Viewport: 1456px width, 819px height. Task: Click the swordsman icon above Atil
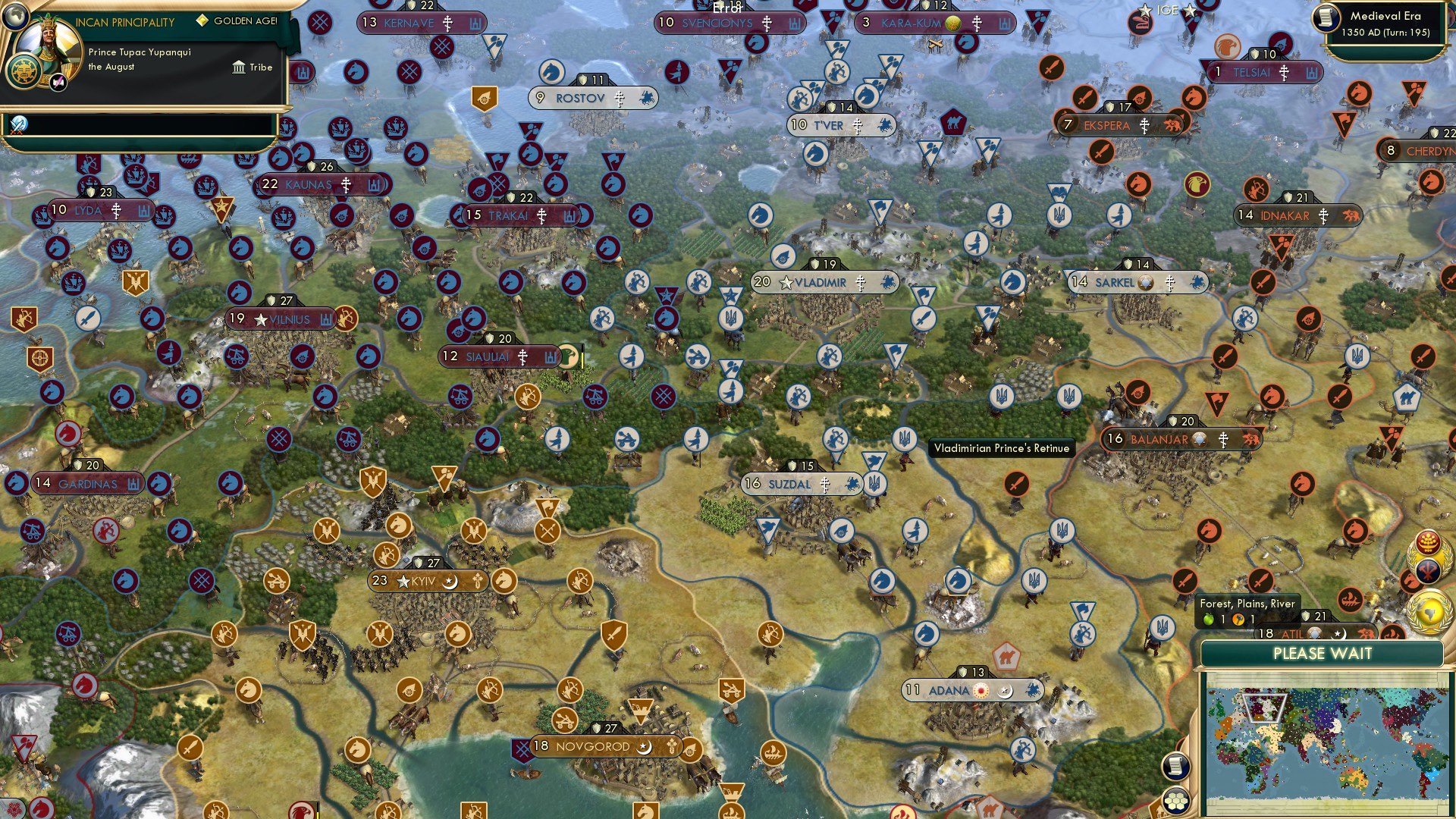click(x=1261, y=581)
